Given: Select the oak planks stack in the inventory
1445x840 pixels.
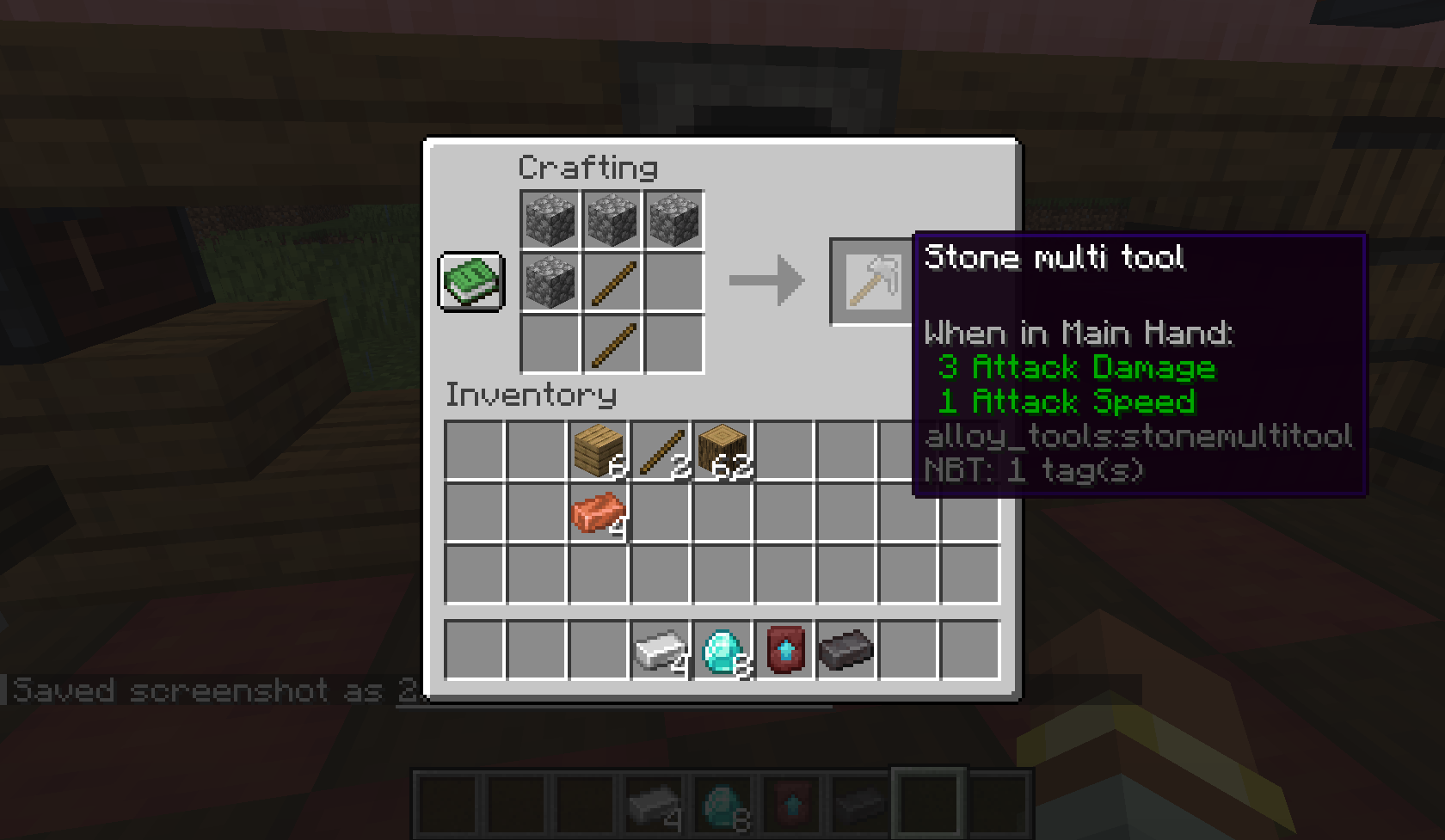Looking at the screenshot, I should pos(600,451).
